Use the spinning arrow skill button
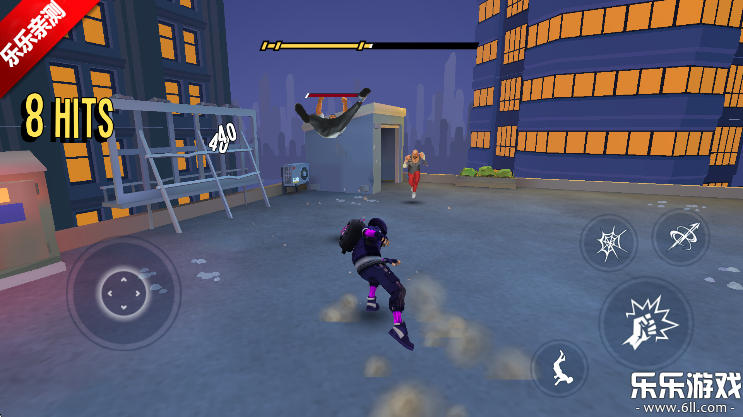743x417 pixels. click(x=680, y=237)
